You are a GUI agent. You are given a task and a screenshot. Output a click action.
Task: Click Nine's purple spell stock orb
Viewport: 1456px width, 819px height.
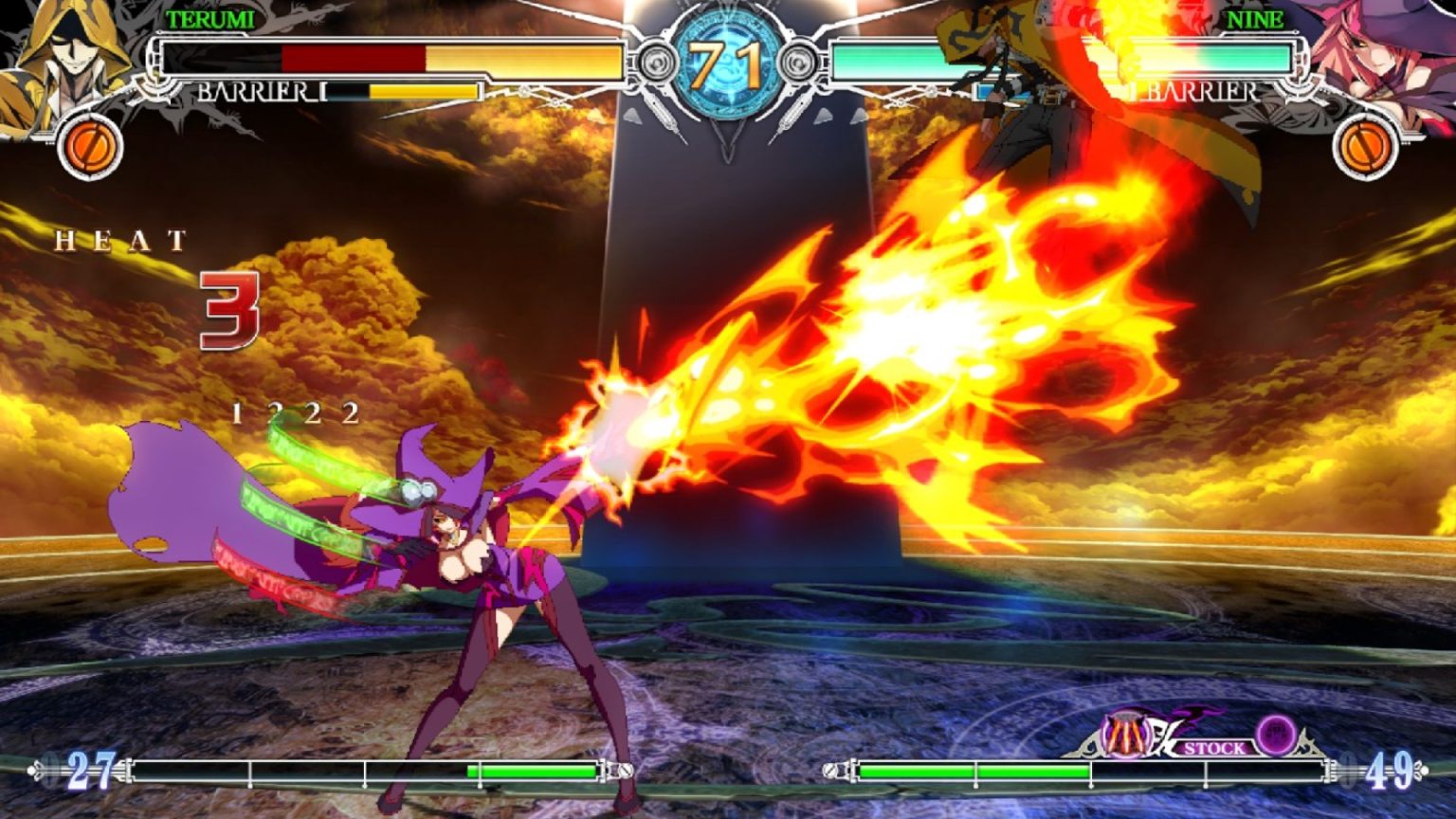(x=1276, y=733)
